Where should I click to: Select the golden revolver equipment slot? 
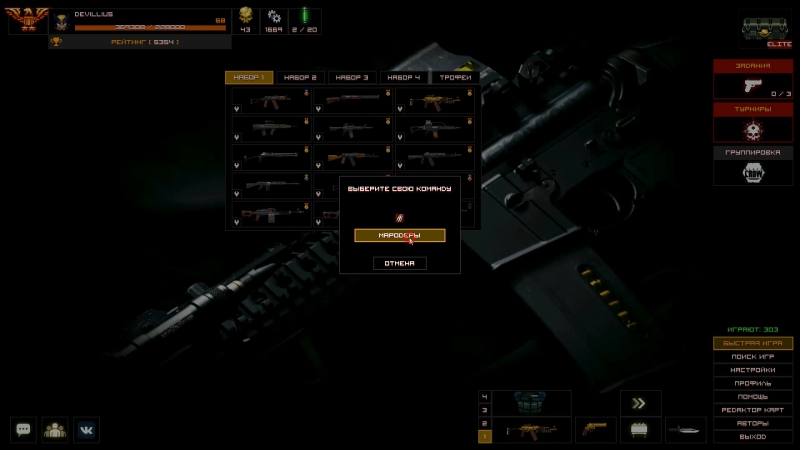598,430
